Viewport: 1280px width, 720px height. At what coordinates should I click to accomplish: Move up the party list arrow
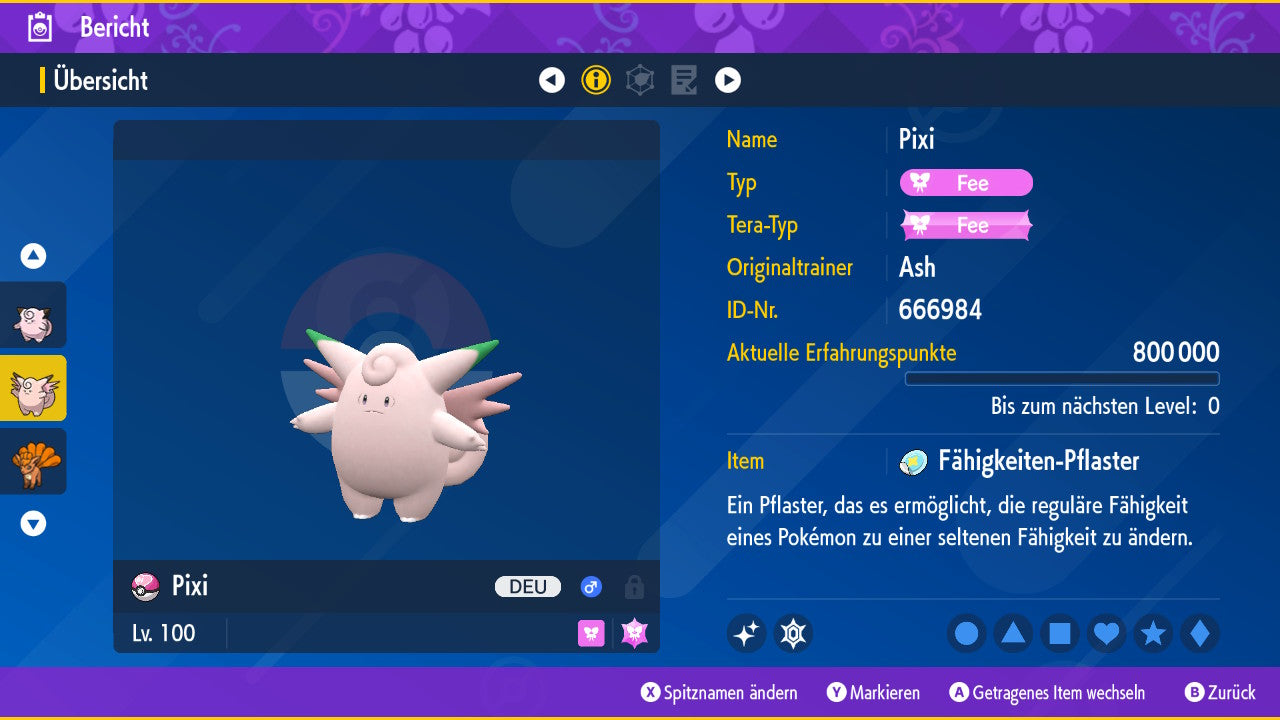[x=34, y=256]
